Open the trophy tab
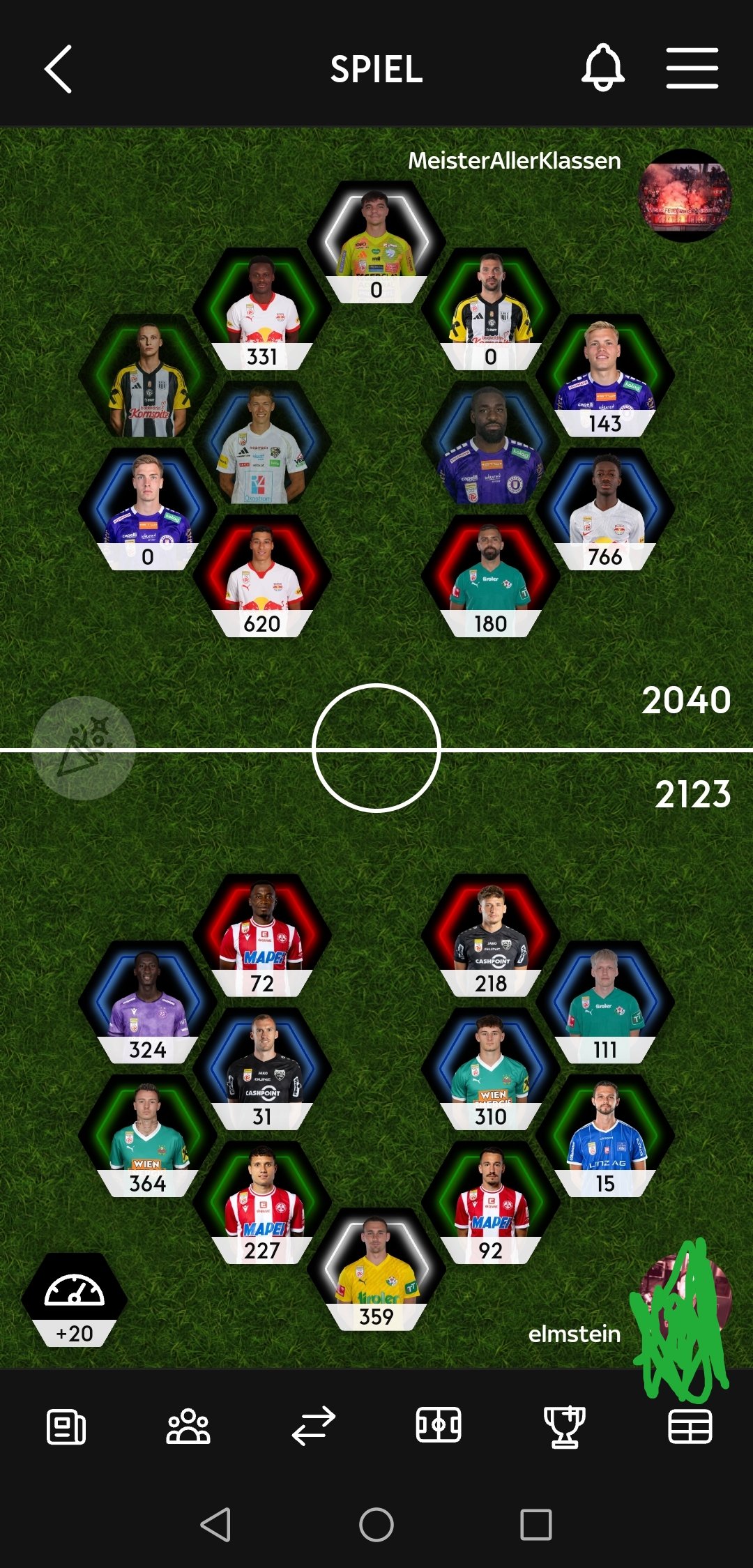The height and width of the screenshot is (1568, 753). tap(564, 1426)
